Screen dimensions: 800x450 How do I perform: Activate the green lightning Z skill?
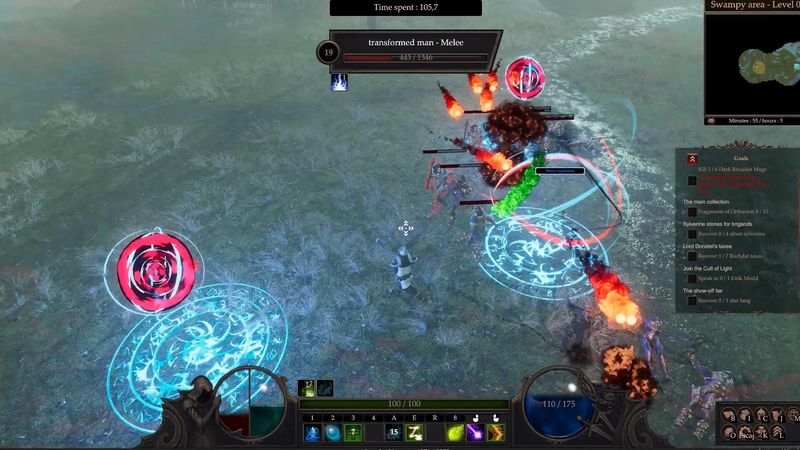pyautogui.click(x=415, y=433)
